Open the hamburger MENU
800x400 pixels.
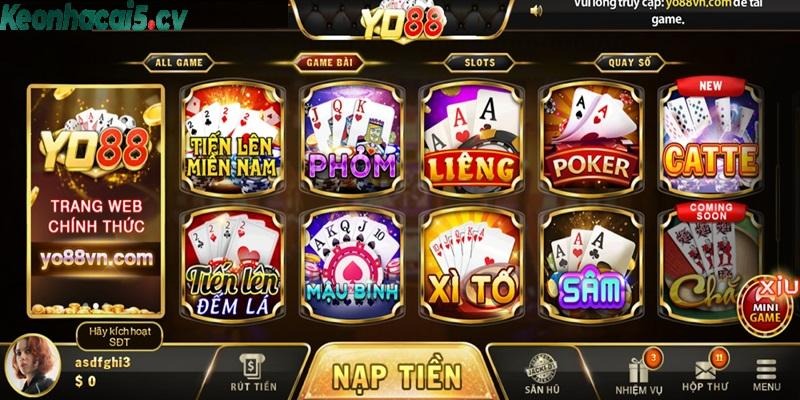pyautogui.click(x=767, y=375)
